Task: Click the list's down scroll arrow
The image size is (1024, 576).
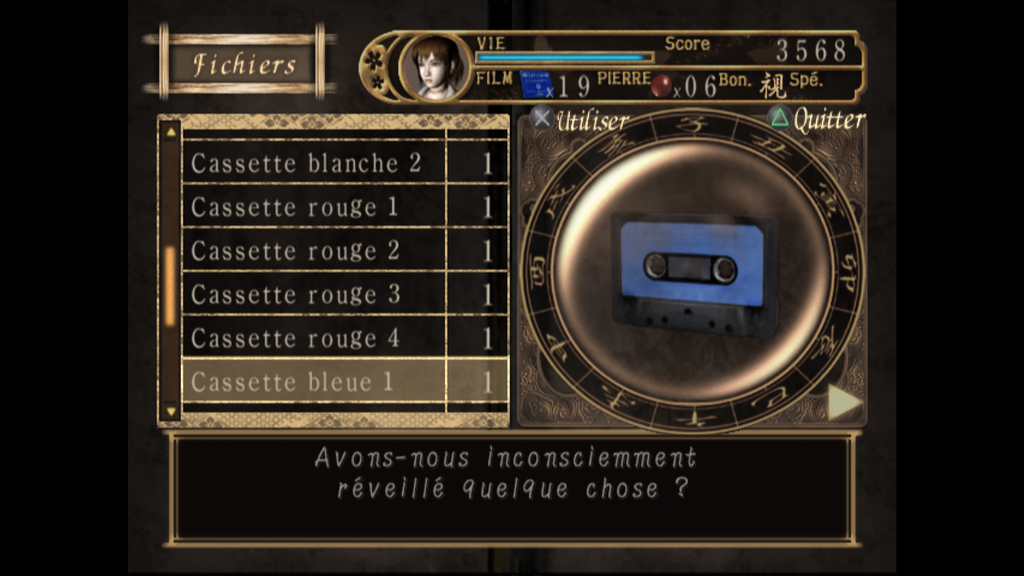Action: (x=169, y=410)
